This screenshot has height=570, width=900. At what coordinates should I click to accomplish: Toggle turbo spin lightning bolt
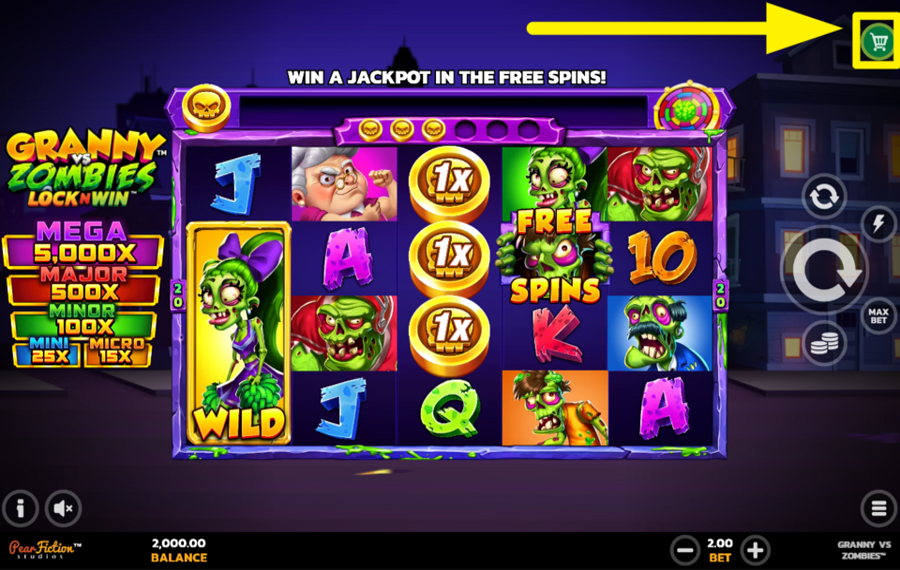[x=879, y=224]
